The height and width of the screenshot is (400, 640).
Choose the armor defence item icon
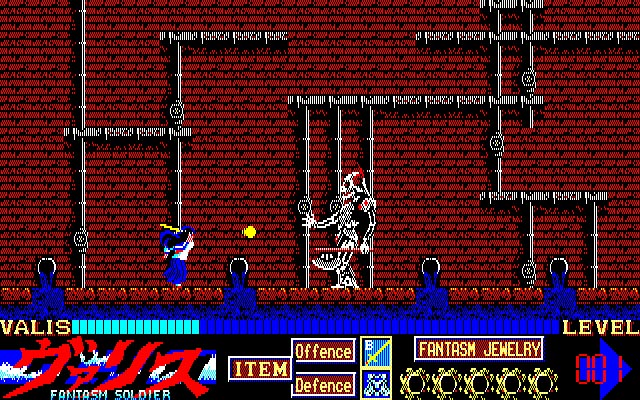[375, 384]
